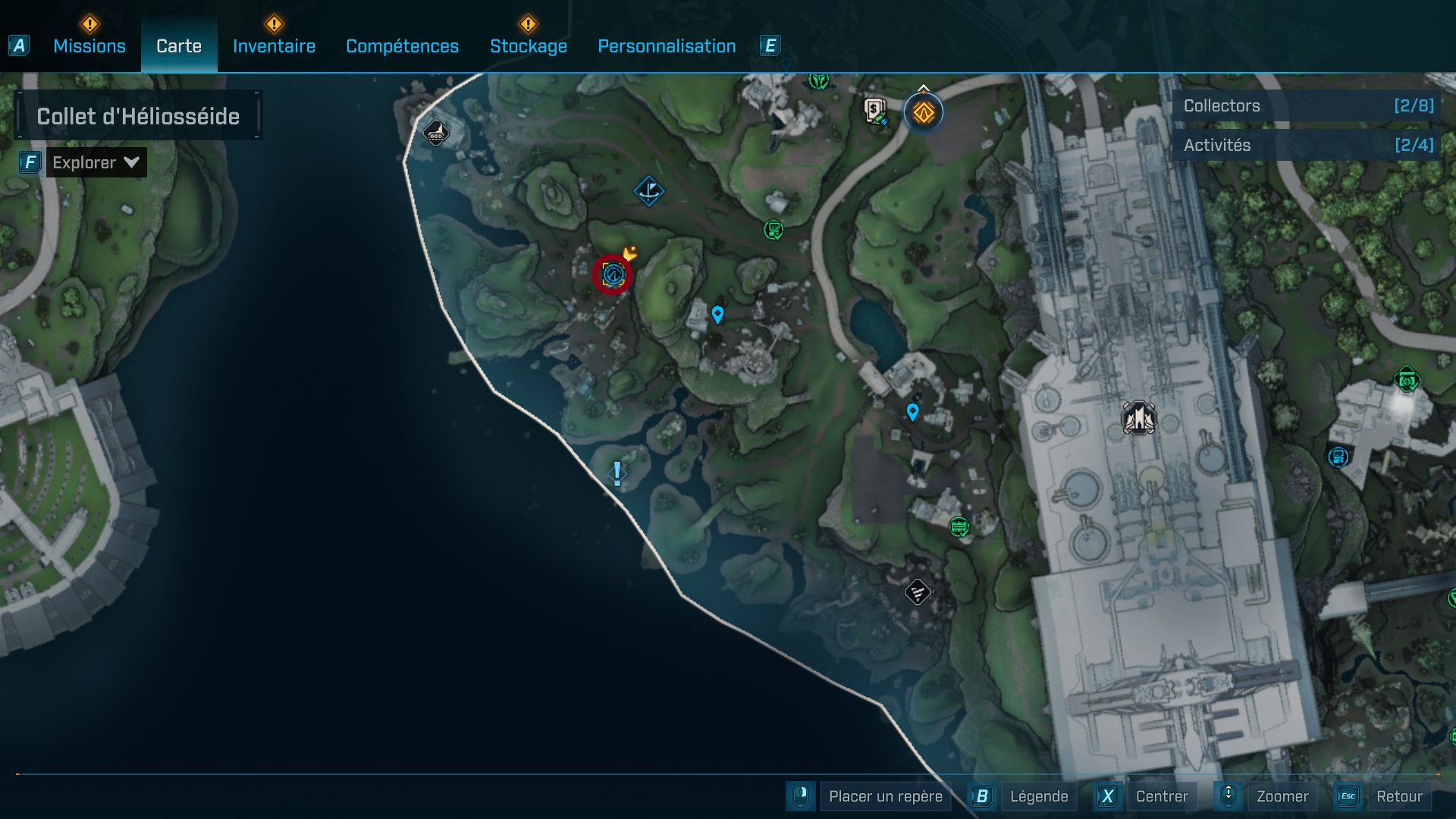Viewport: 1456px width, 819px height.
Task: Open the Stockage tab
Action: pyautogui.click(x=529, y=46)
